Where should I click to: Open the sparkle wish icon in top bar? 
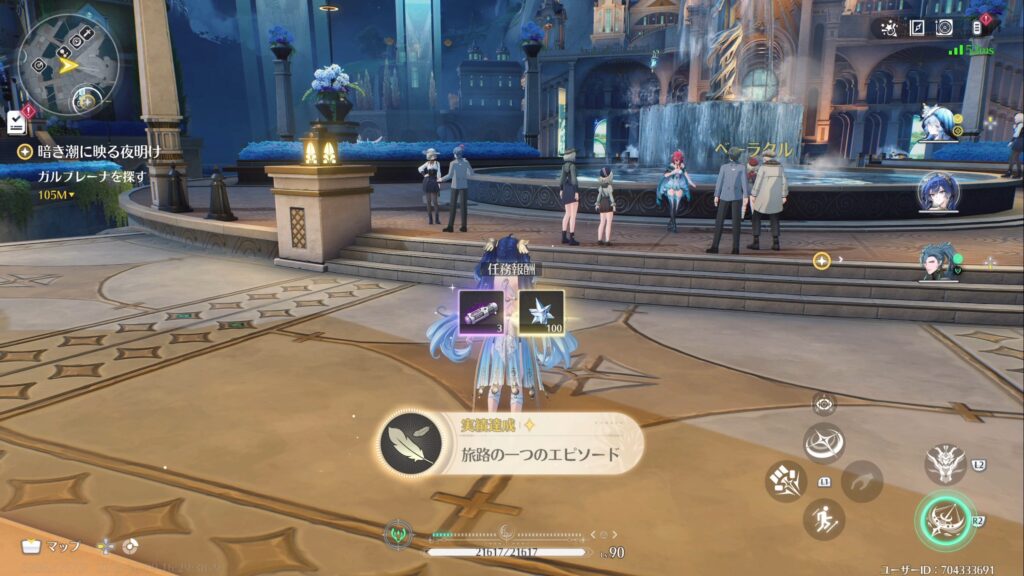click(x=888, y=28)
